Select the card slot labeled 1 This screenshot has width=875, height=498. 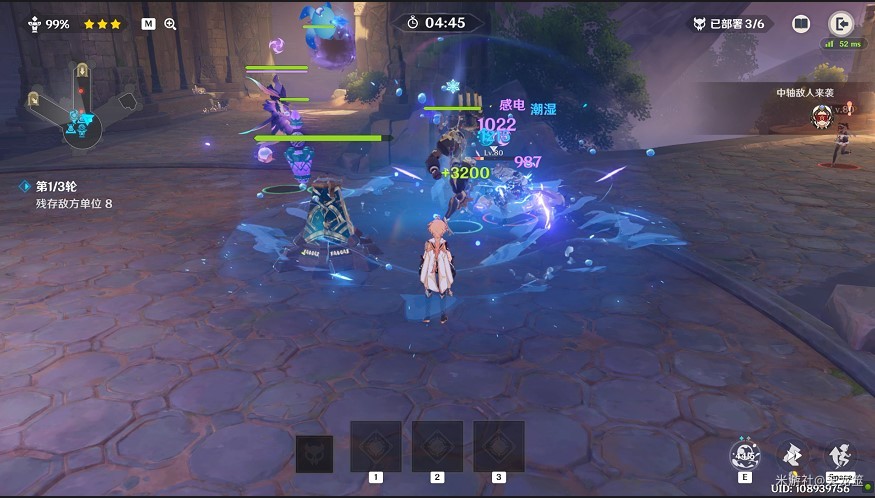click(x=375, y=446)
